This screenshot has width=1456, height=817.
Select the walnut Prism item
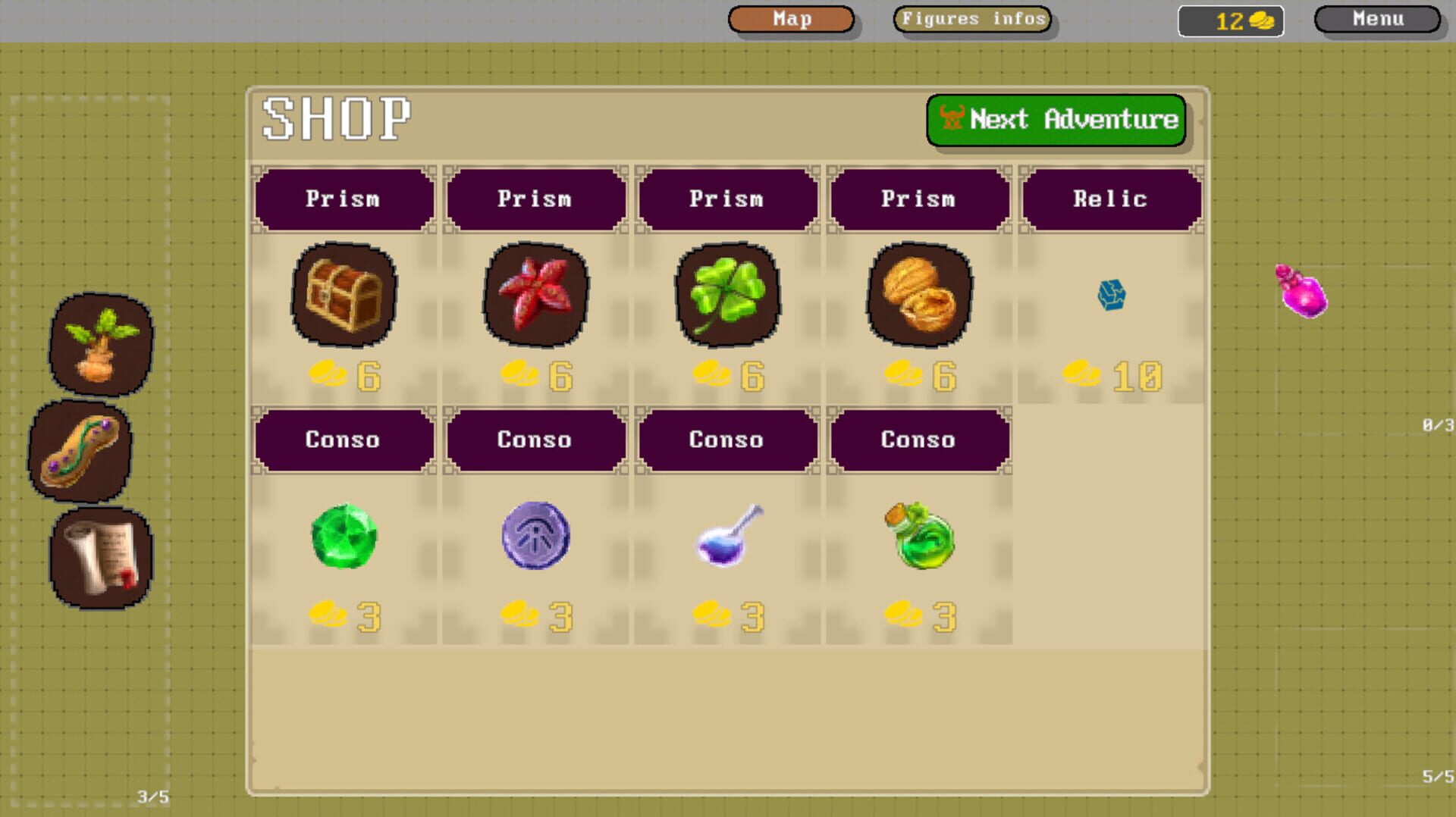click(x=919, y=297)
